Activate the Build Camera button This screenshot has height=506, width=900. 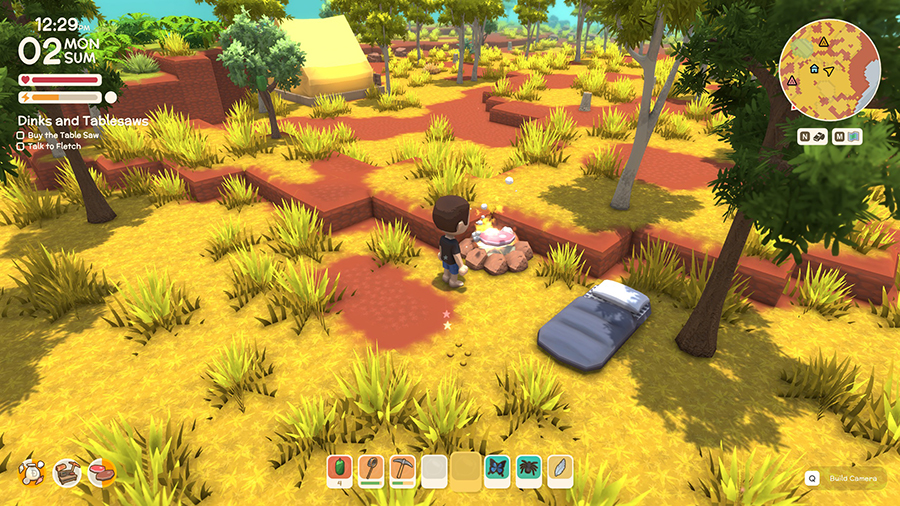845,479
